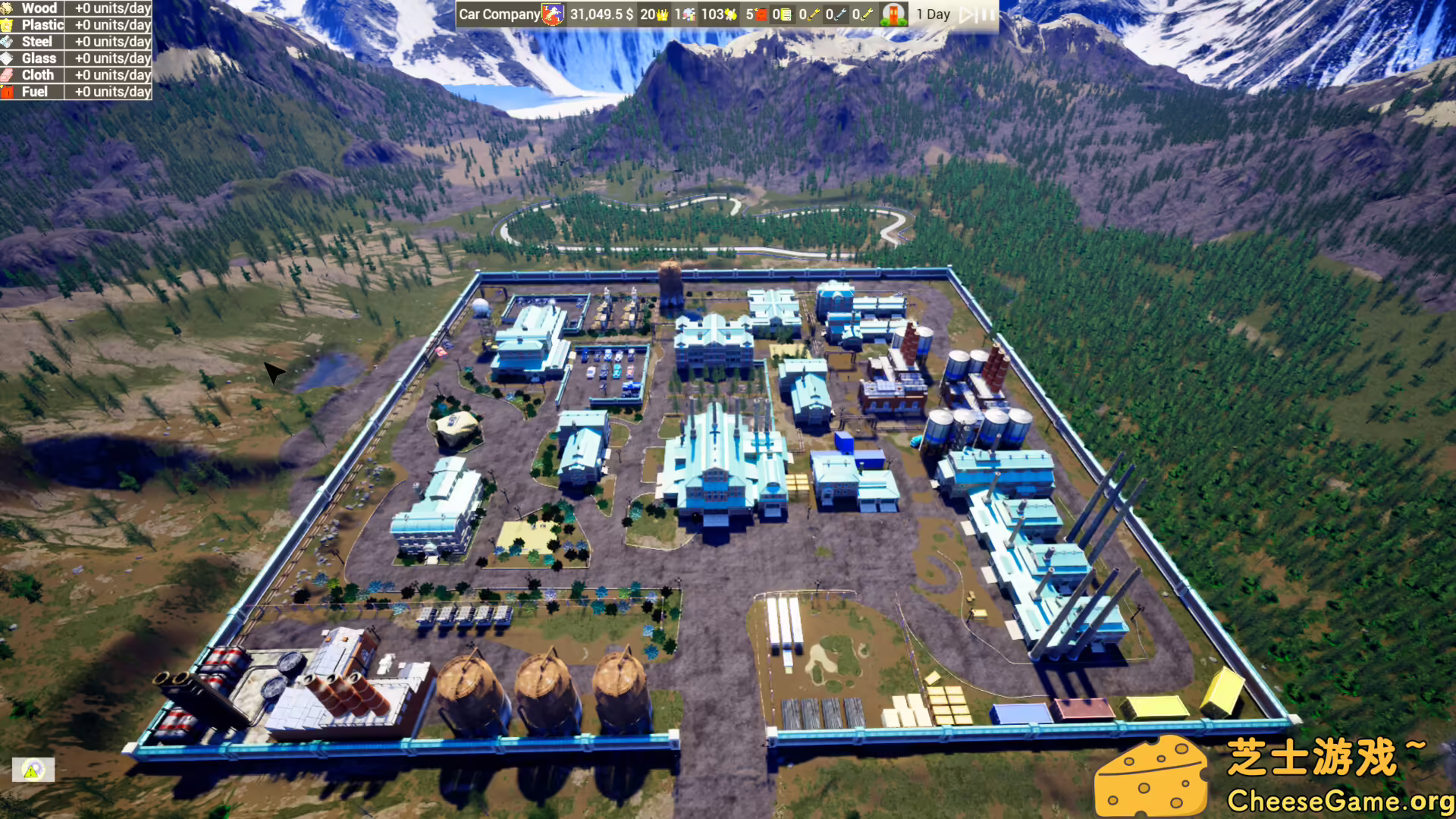Viewport: 1456px width, 819px height.
Task: Click the exit door icon near day counter
Action: 893,14
